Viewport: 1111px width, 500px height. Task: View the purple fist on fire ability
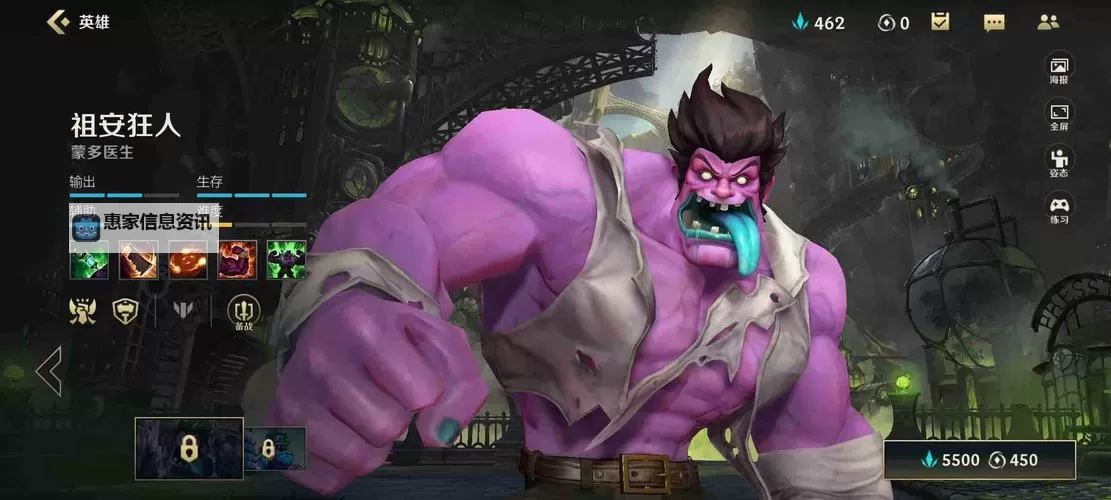(x=237, y=260)
